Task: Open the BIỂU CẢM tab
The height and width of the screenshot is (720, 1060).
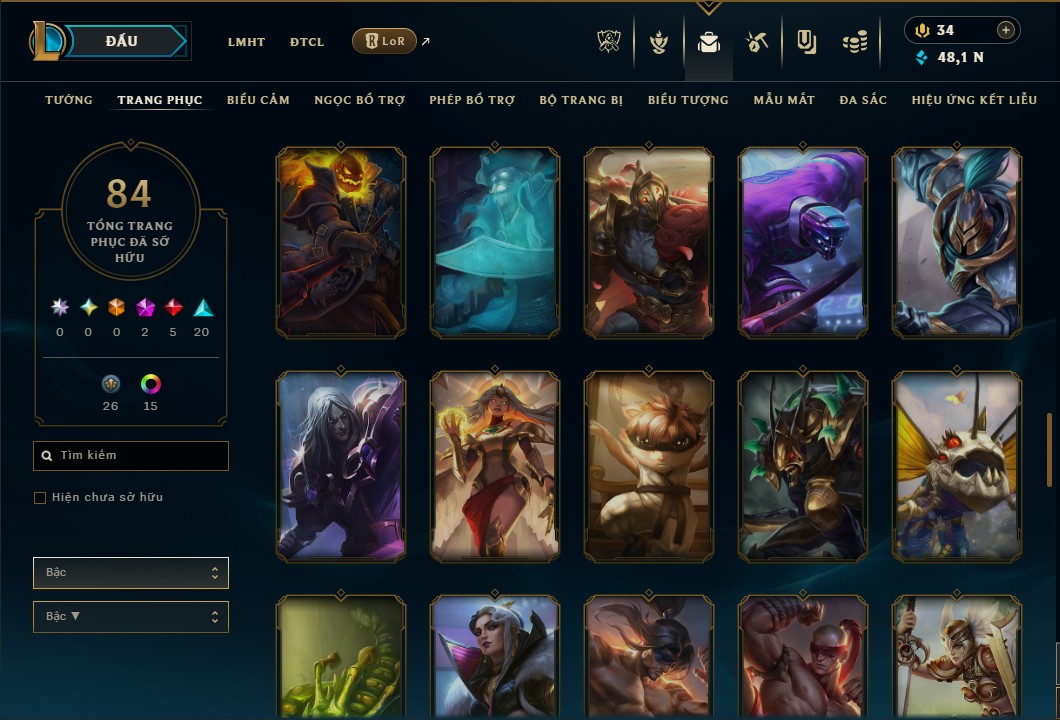Action: pyautogui.click(x=258, y=100)
